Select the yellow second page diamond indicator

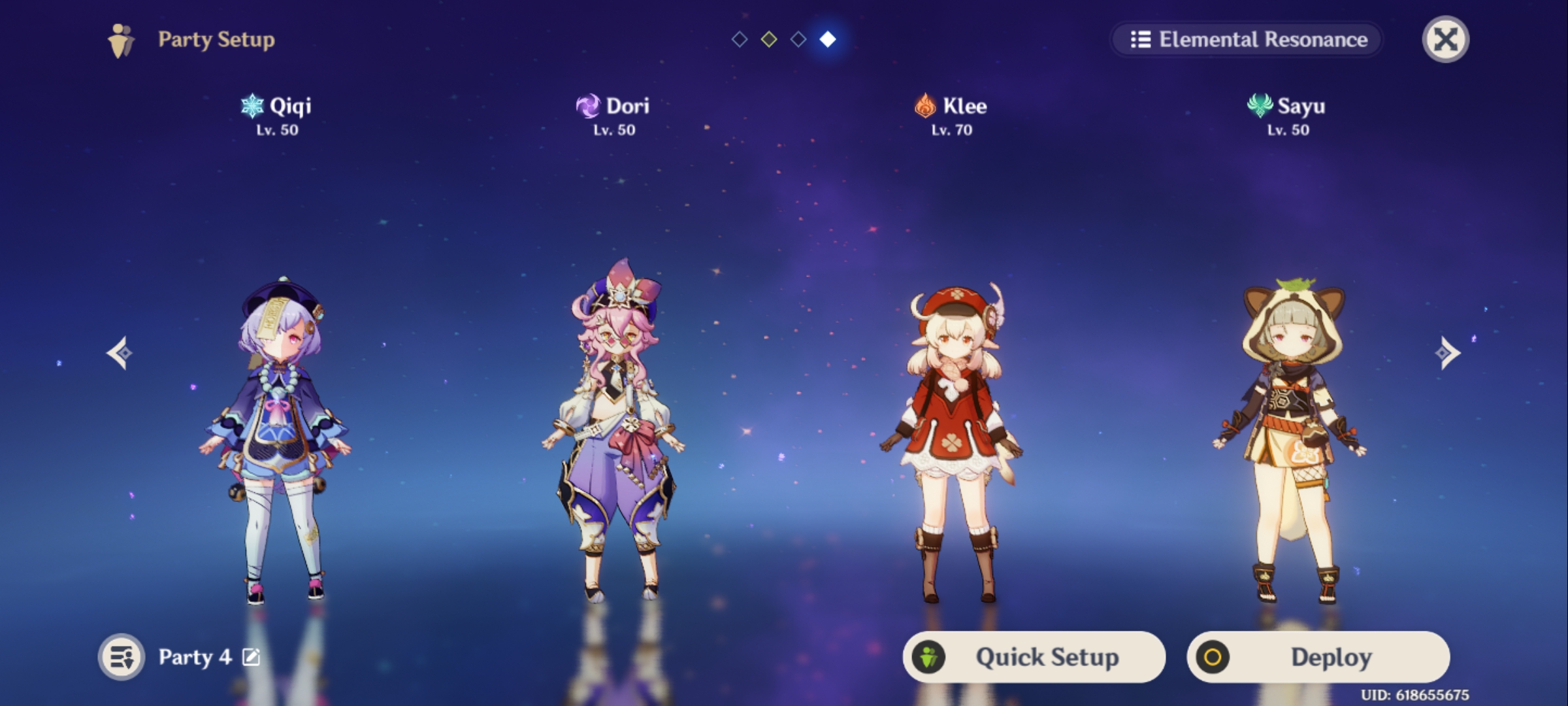(769, 40)
